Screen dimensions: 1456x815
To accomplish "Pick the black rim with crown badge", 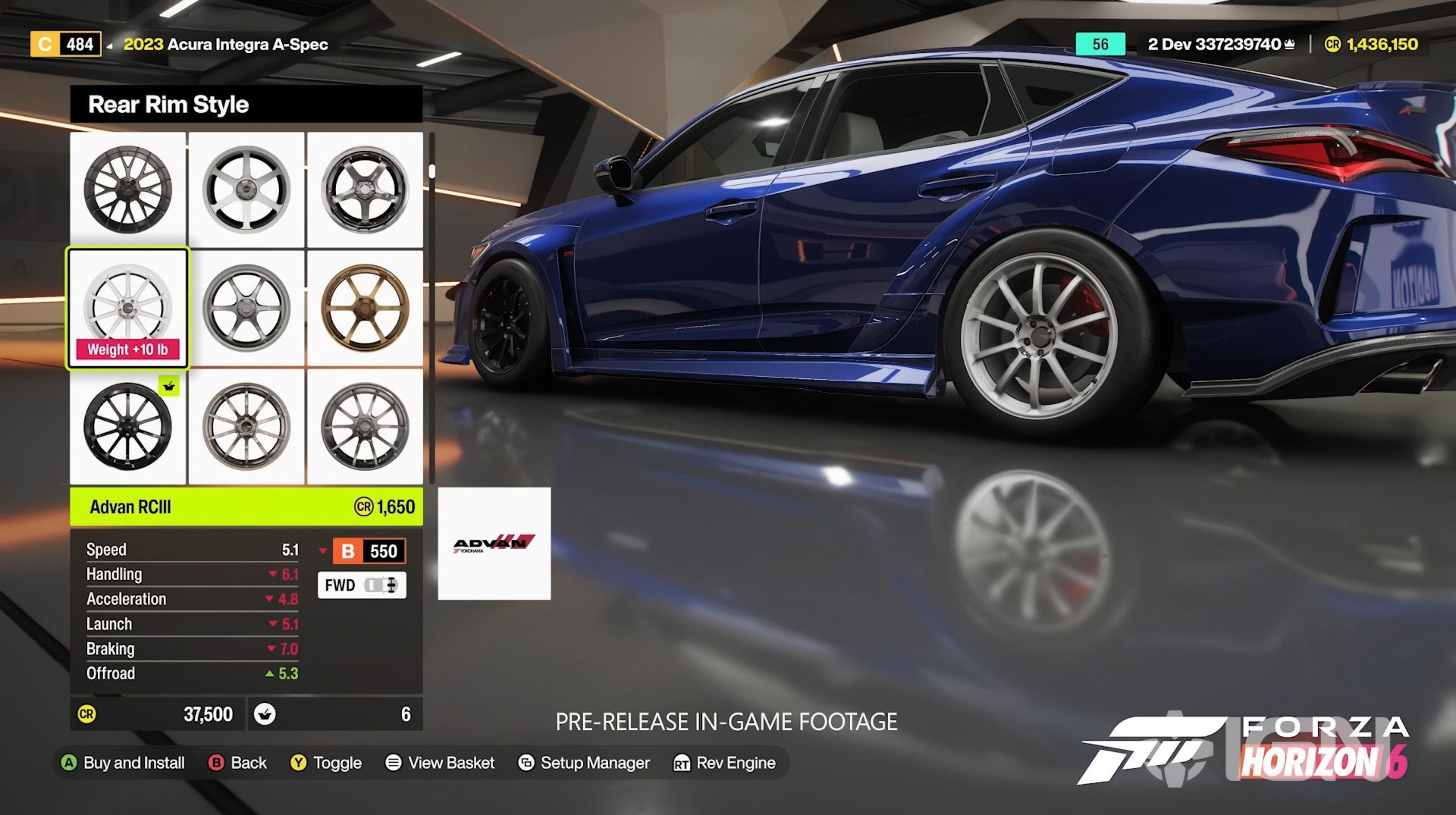I will coord(127,426).
